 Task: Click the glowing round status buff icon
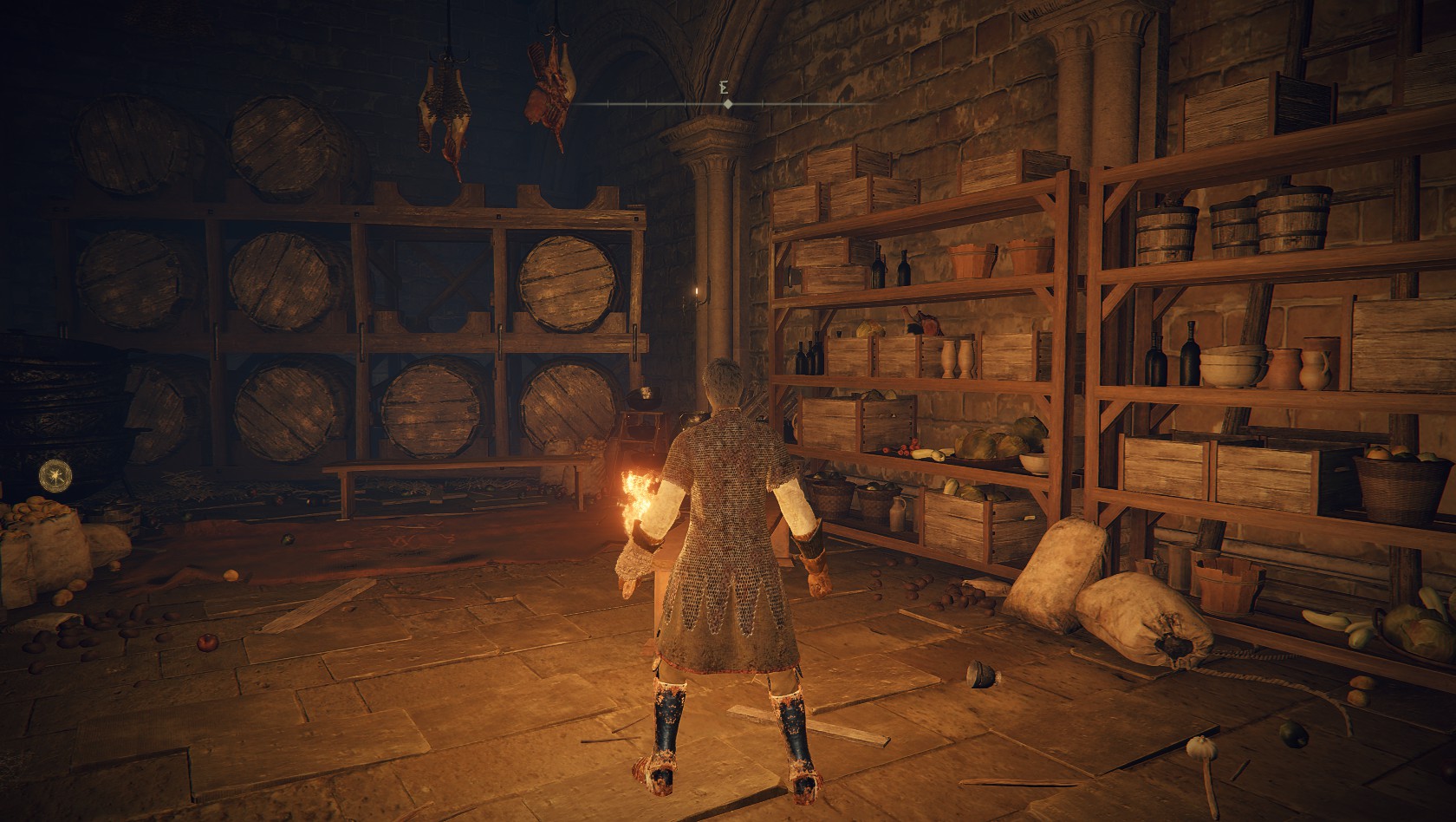pyautogui.click(x=56, y=477)
